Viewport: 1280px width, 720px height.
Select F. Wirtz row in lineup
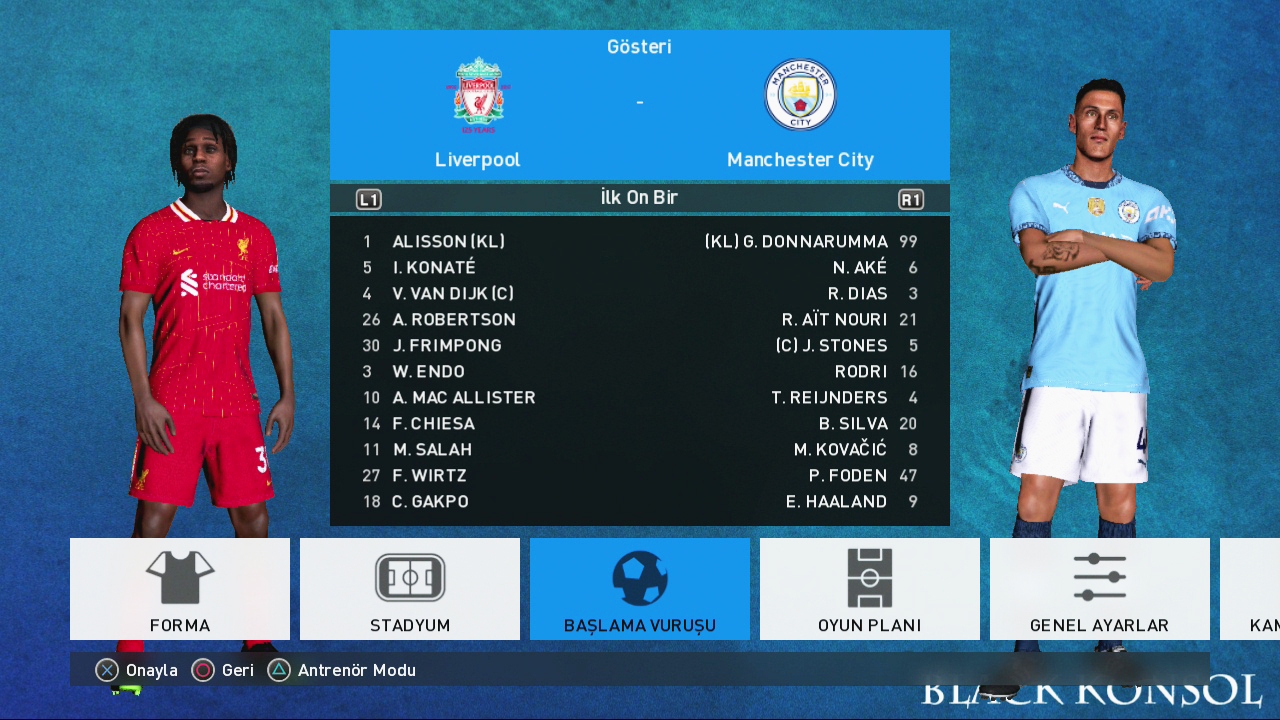click(430, 476)
